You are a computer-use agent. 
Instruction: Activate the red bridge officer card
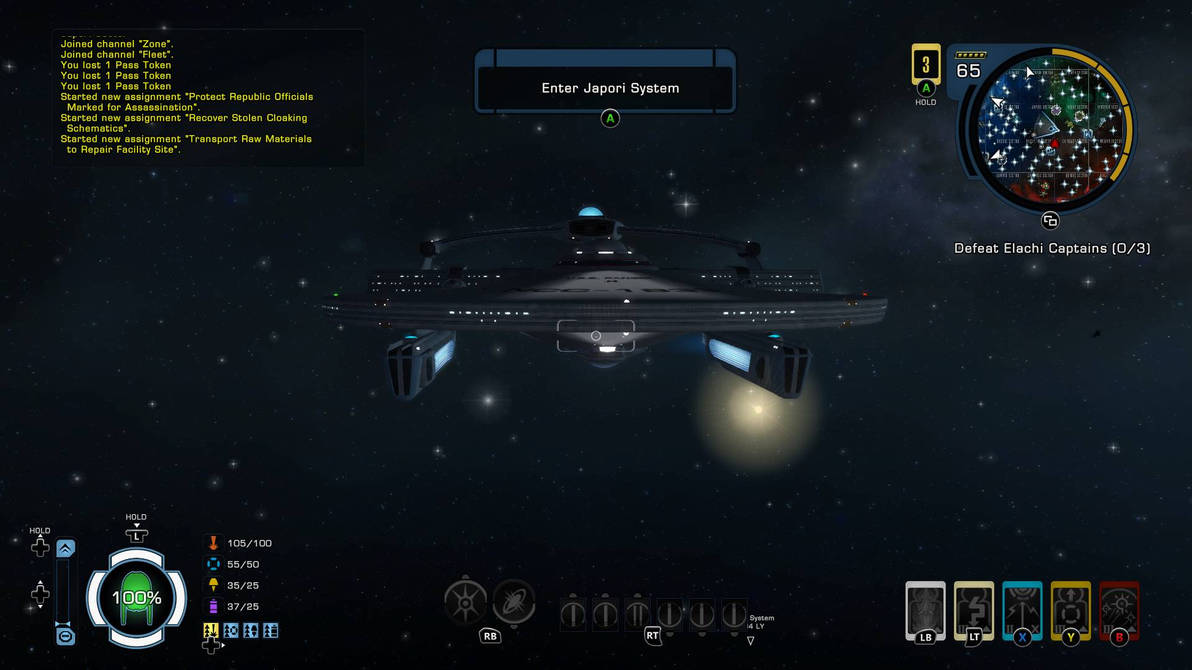point(1119,609)
